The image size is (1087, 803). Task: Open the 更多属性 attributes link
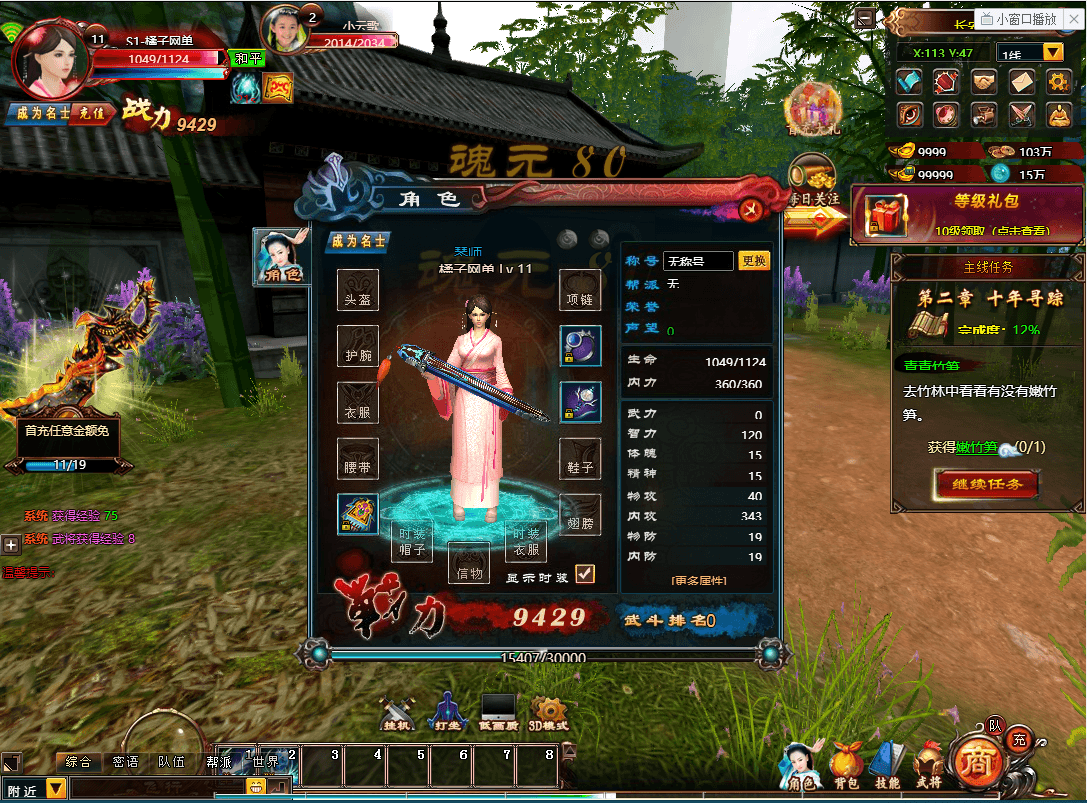(x=699, y=580)
